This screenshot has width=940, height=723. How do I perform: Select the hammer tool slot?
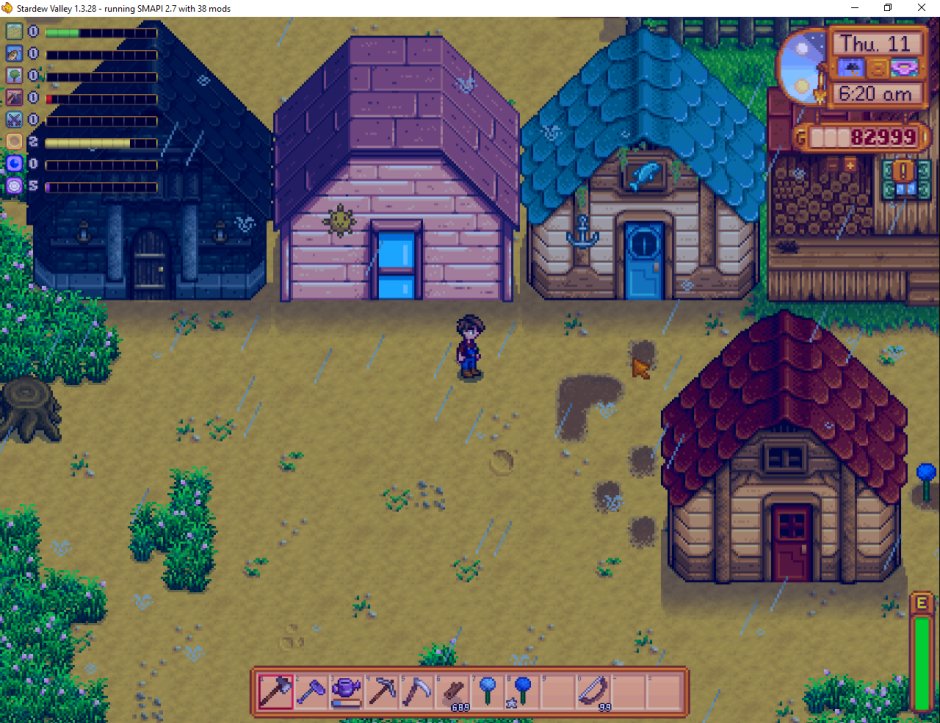click(310, 690)
